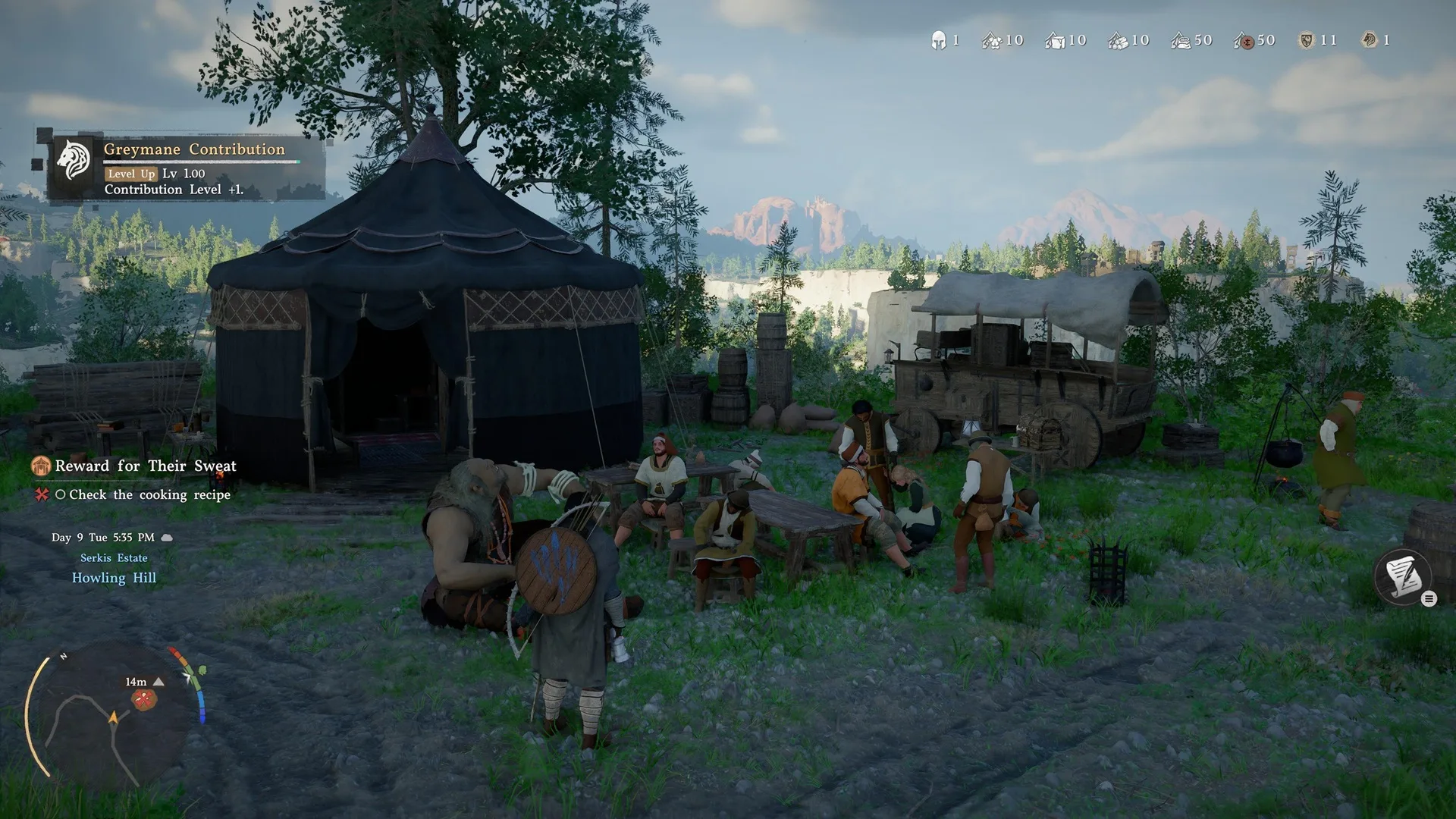This screenshot has height=819, width=1456.
Task: Click the troops helmet resource icon
Action: click(938, 40)
